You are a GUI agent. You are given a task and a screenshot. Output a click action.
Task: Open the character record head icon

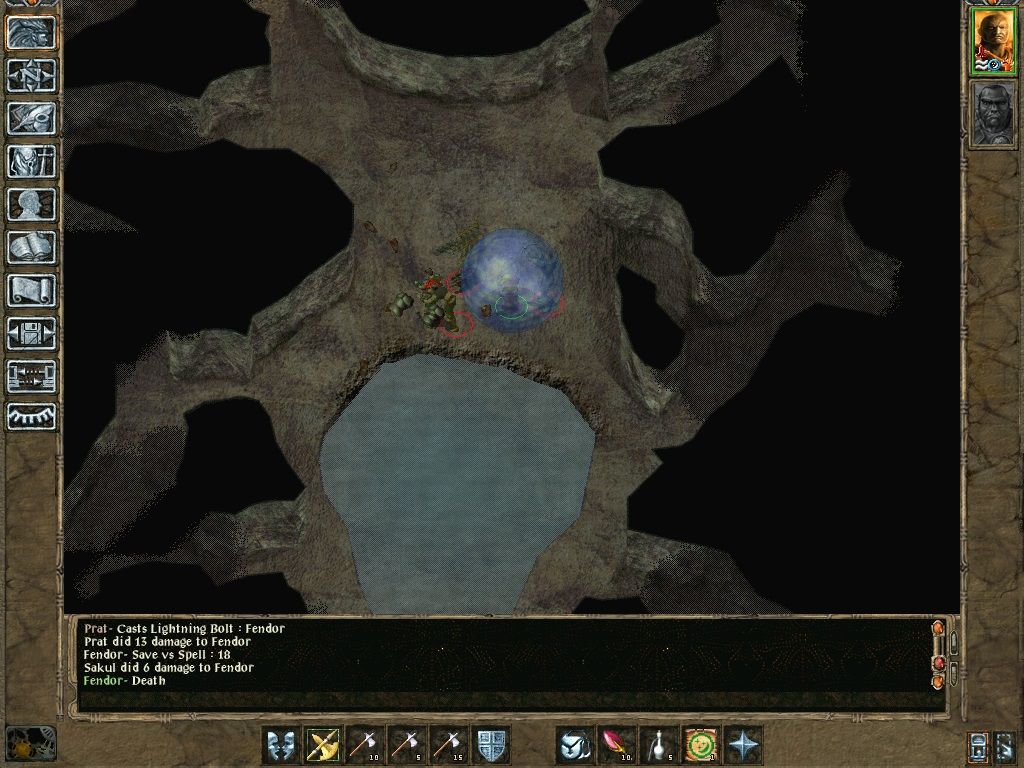tap(31, 204)
